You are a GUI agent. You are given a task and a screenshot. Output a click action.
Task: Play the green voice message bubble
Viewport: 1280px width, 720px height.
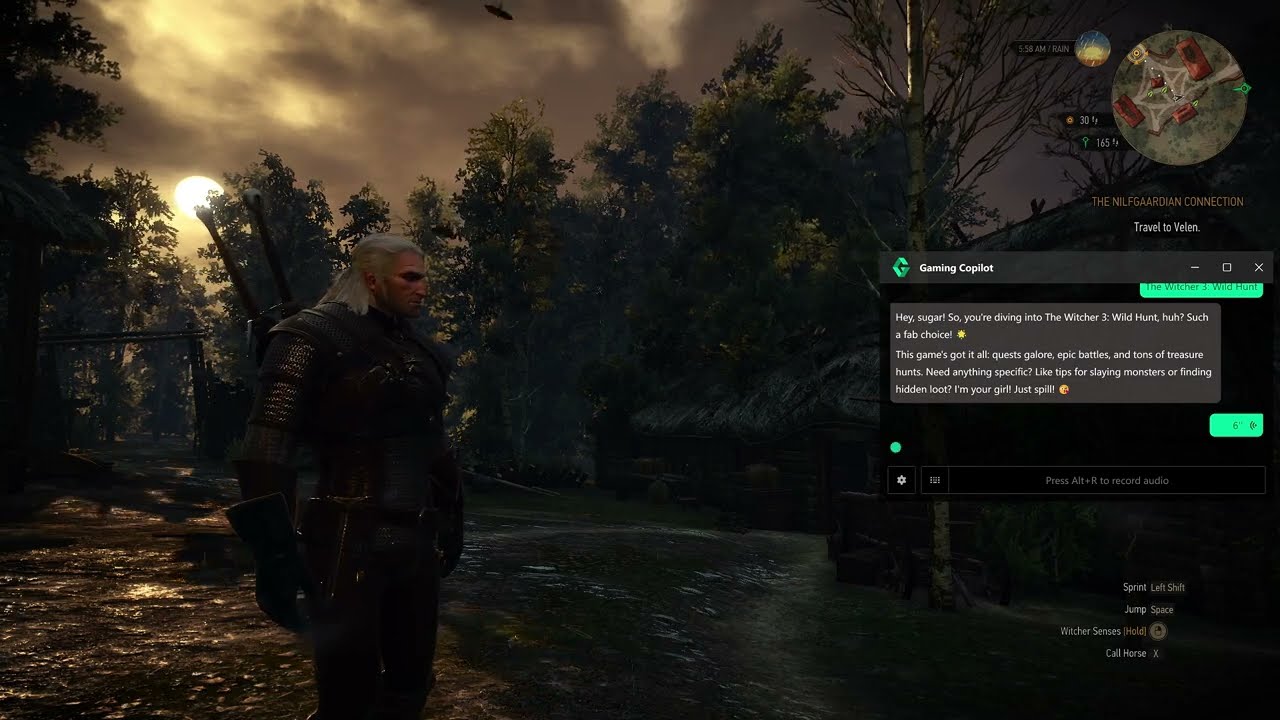[x=1236, y=425]
